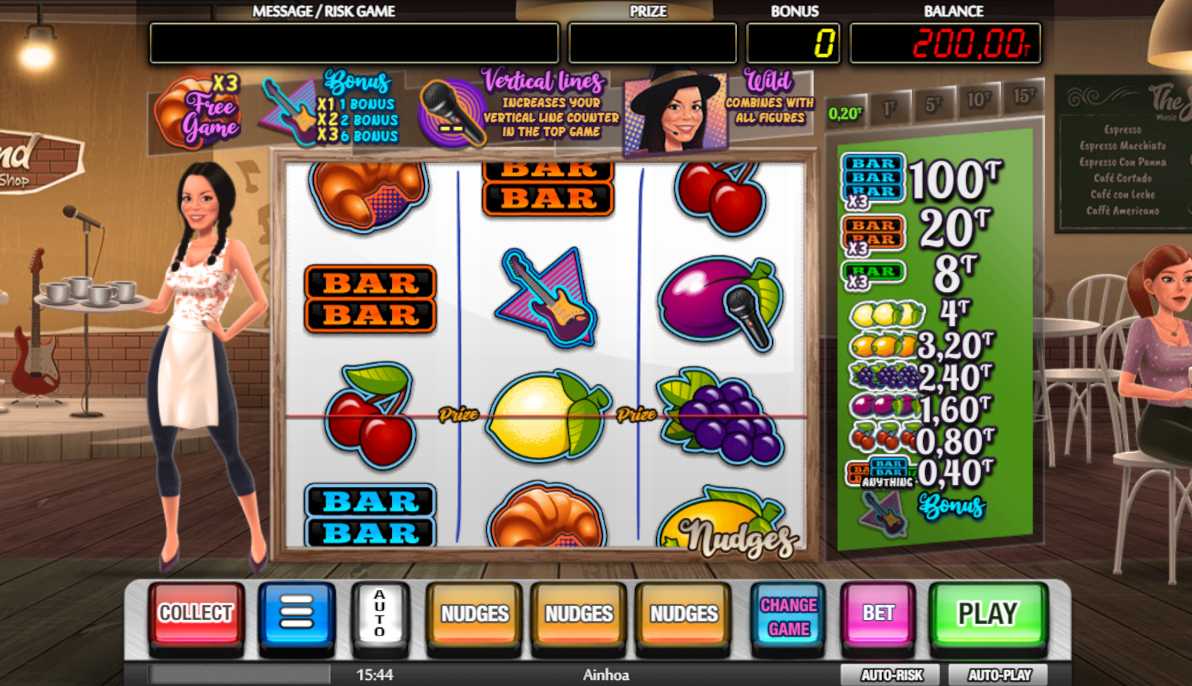Choose the 0,20 bet tab

(x=845, y=113)
